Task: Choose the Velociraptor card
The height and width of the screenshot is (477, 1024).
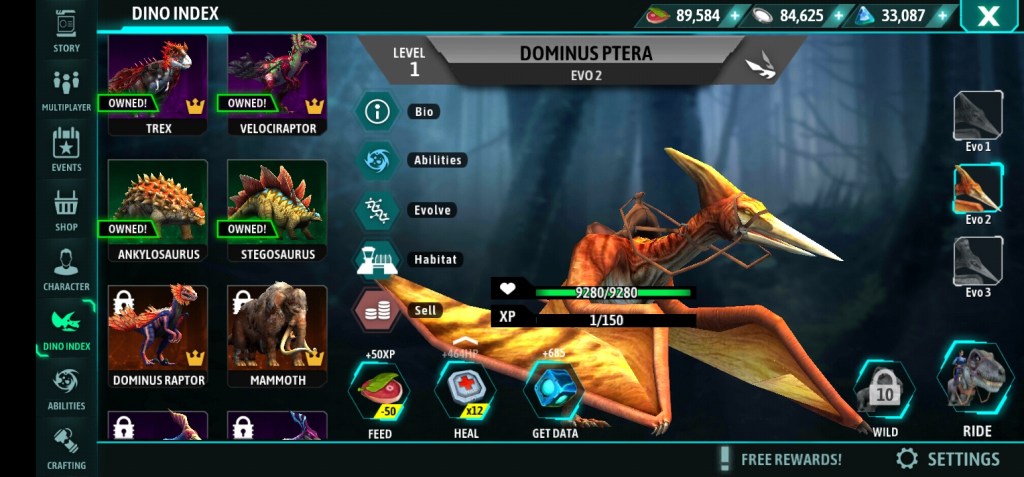Action: pyautogui.click(x=277, y=84)
